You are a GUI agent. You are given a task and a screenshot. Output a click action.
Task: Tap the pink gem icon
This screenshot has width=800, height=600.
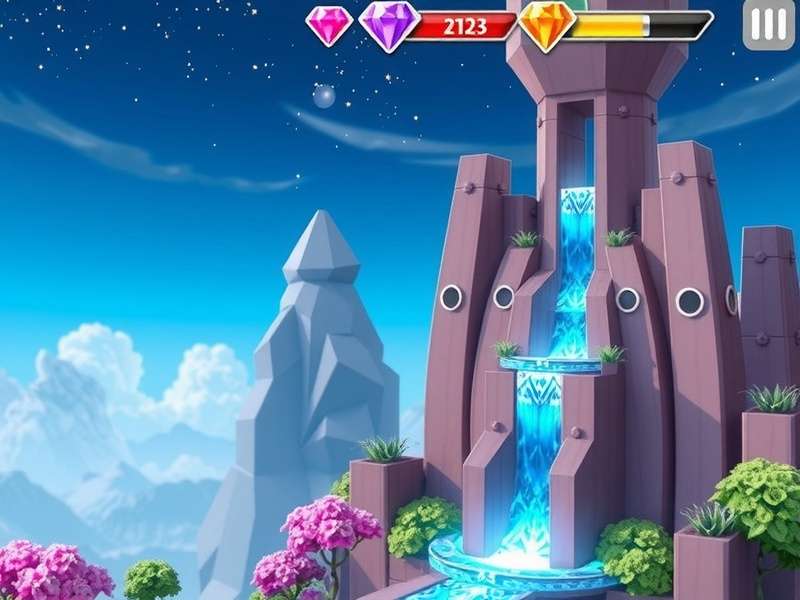click(x=329, y=25)
